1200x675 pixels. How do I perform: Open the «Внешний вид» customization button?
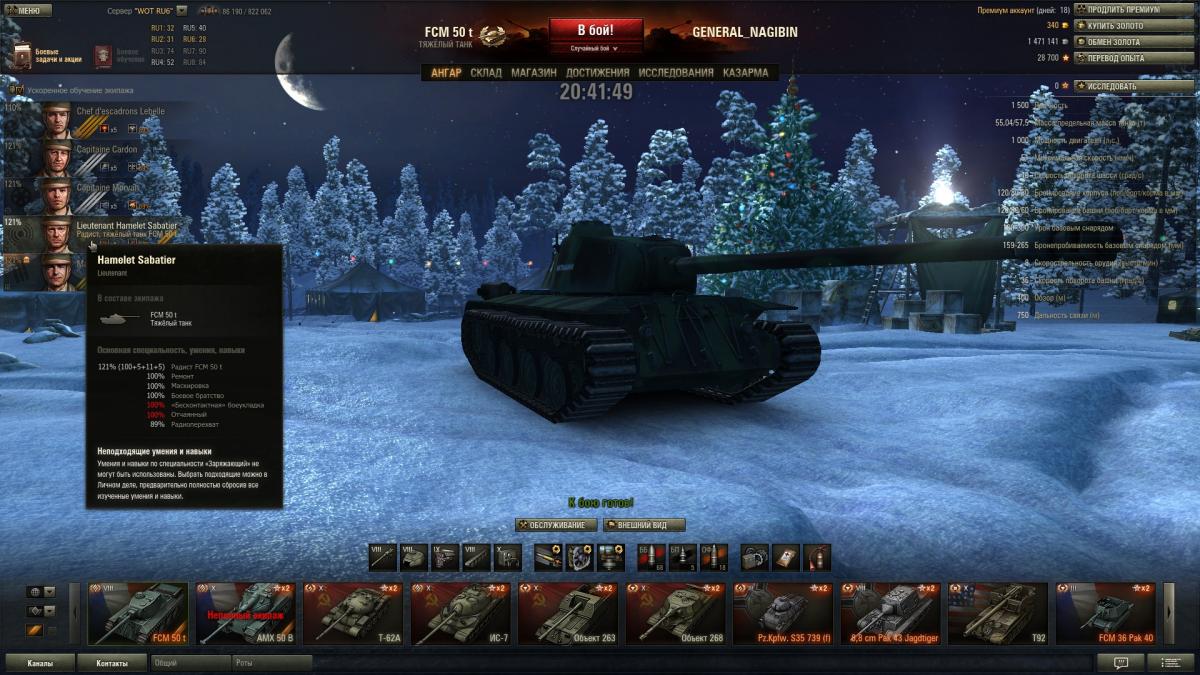pyautogui.click(x=644, y=525)
